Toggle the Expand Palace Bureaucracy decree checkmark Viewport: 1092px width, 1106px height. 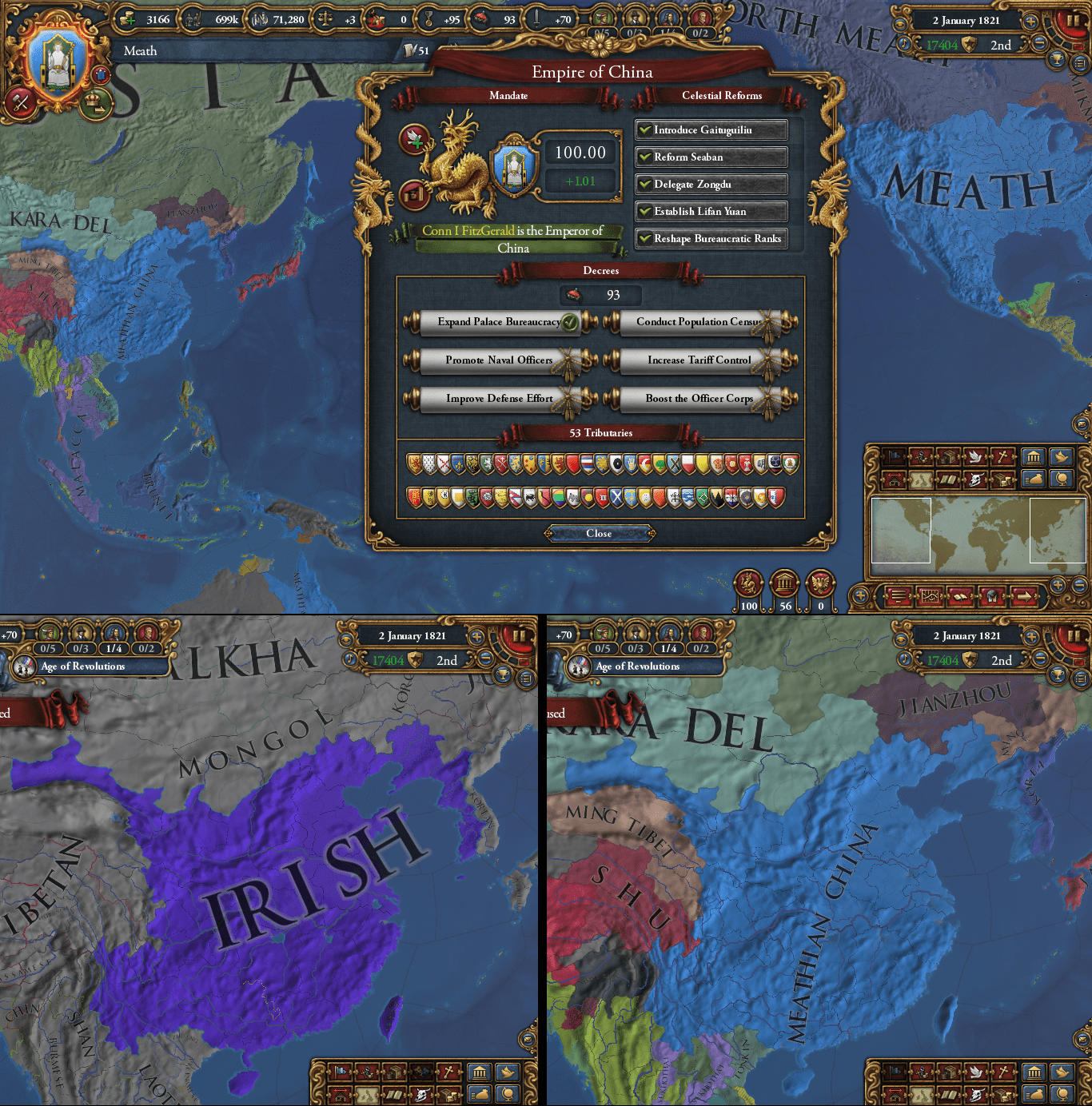pos(568,323)
